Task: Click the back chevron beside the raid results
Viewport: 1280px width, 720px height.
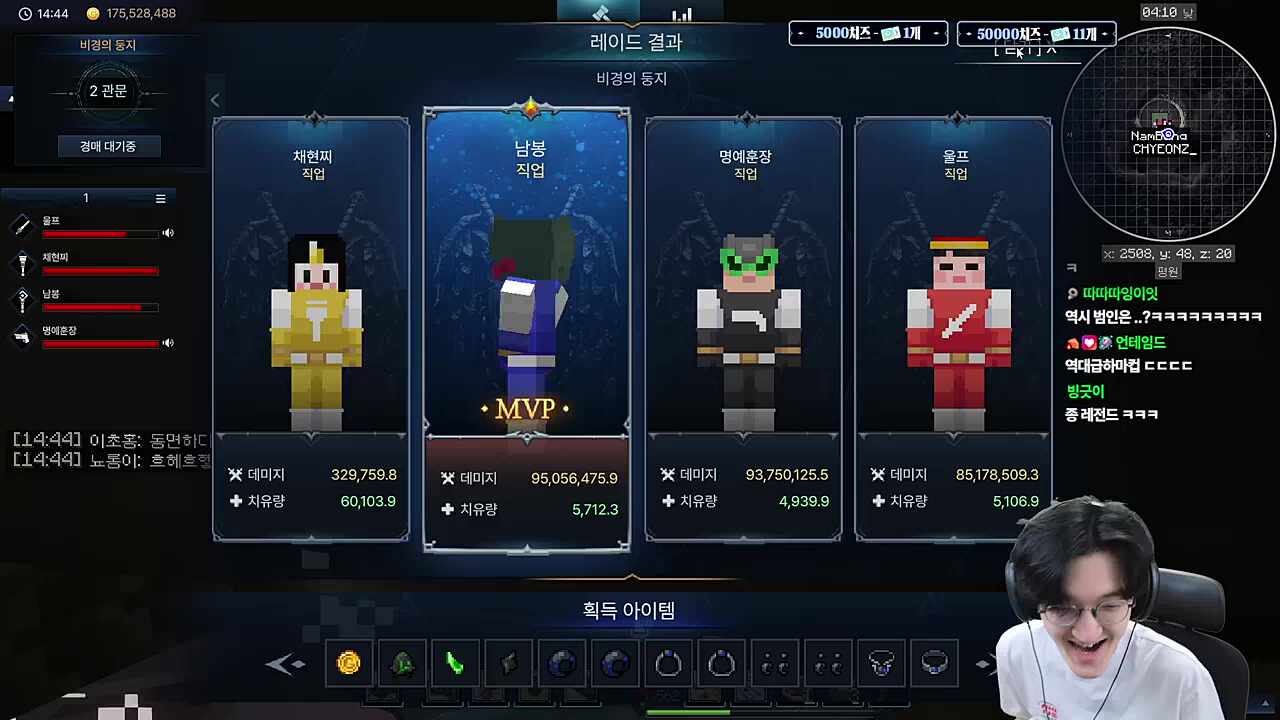Action: (215, 100)
